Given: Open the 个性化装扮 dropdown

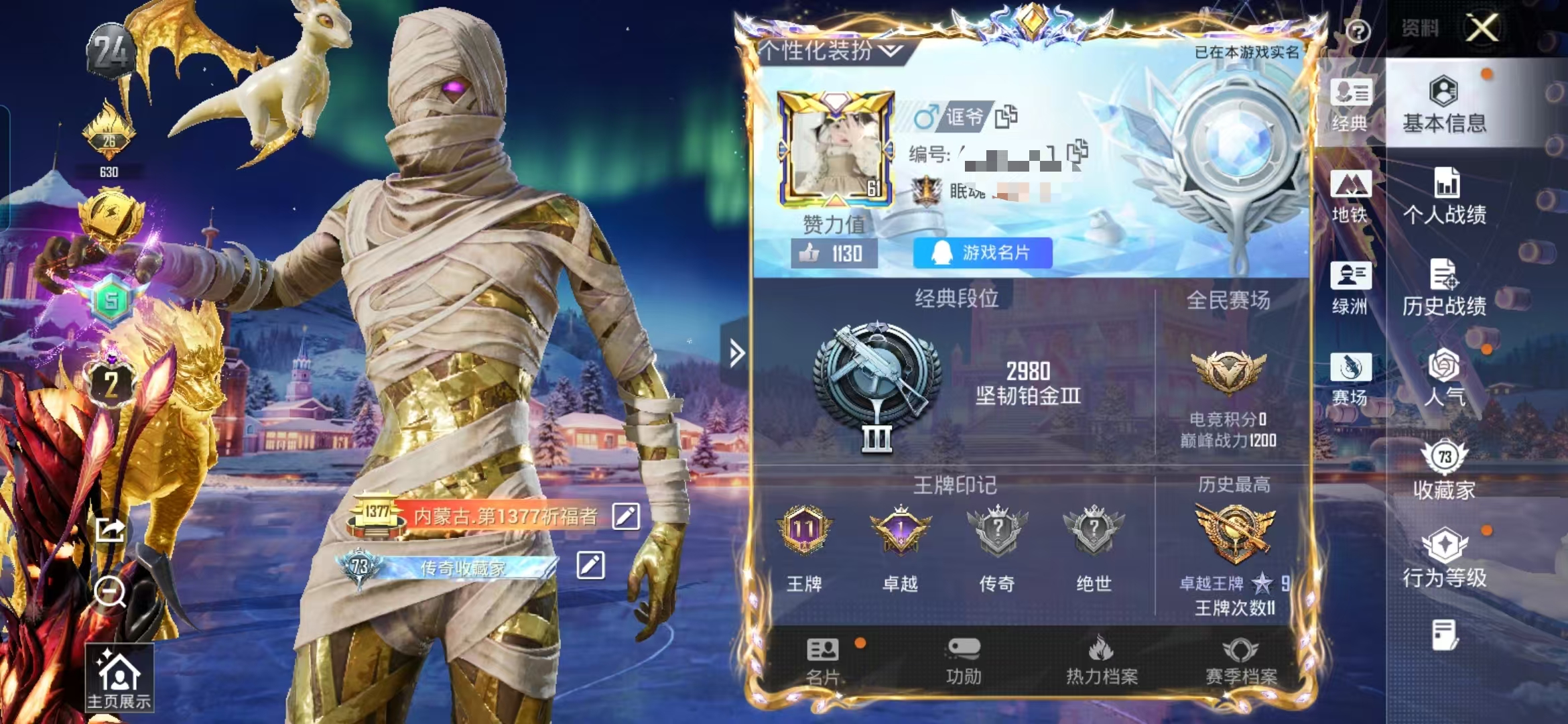Looking at the screenshot, I should click(832, 51).
